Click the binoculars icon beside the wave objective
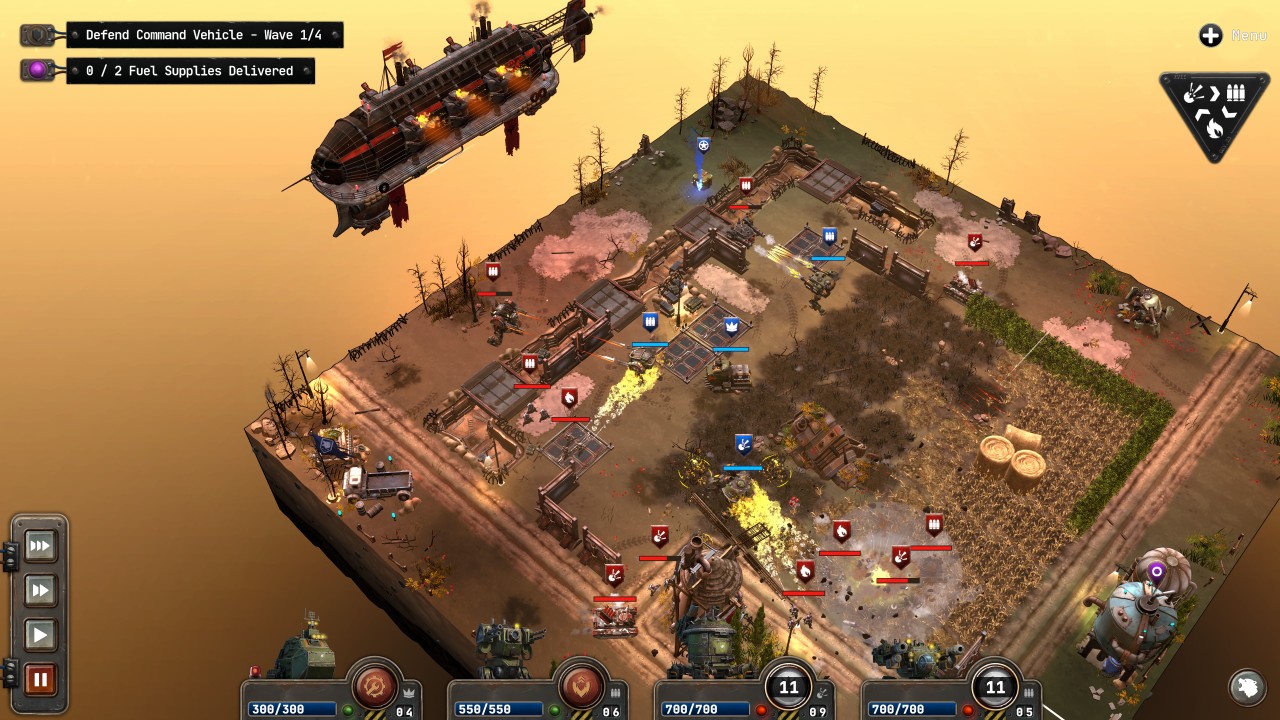1280x720 pixels. click(x=38, y=34)
